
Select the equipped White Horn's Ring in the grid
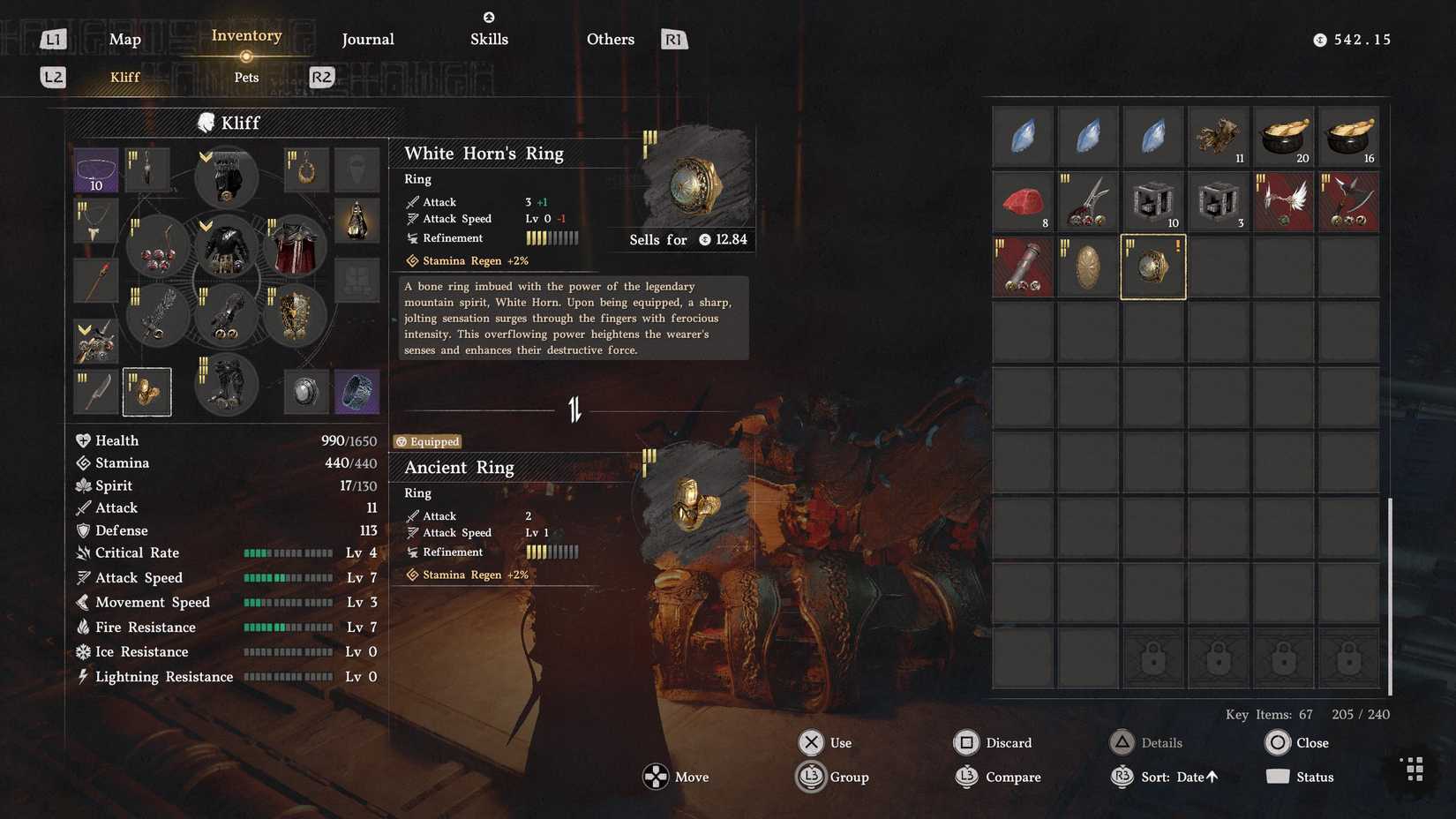(x=1152, y=266)
